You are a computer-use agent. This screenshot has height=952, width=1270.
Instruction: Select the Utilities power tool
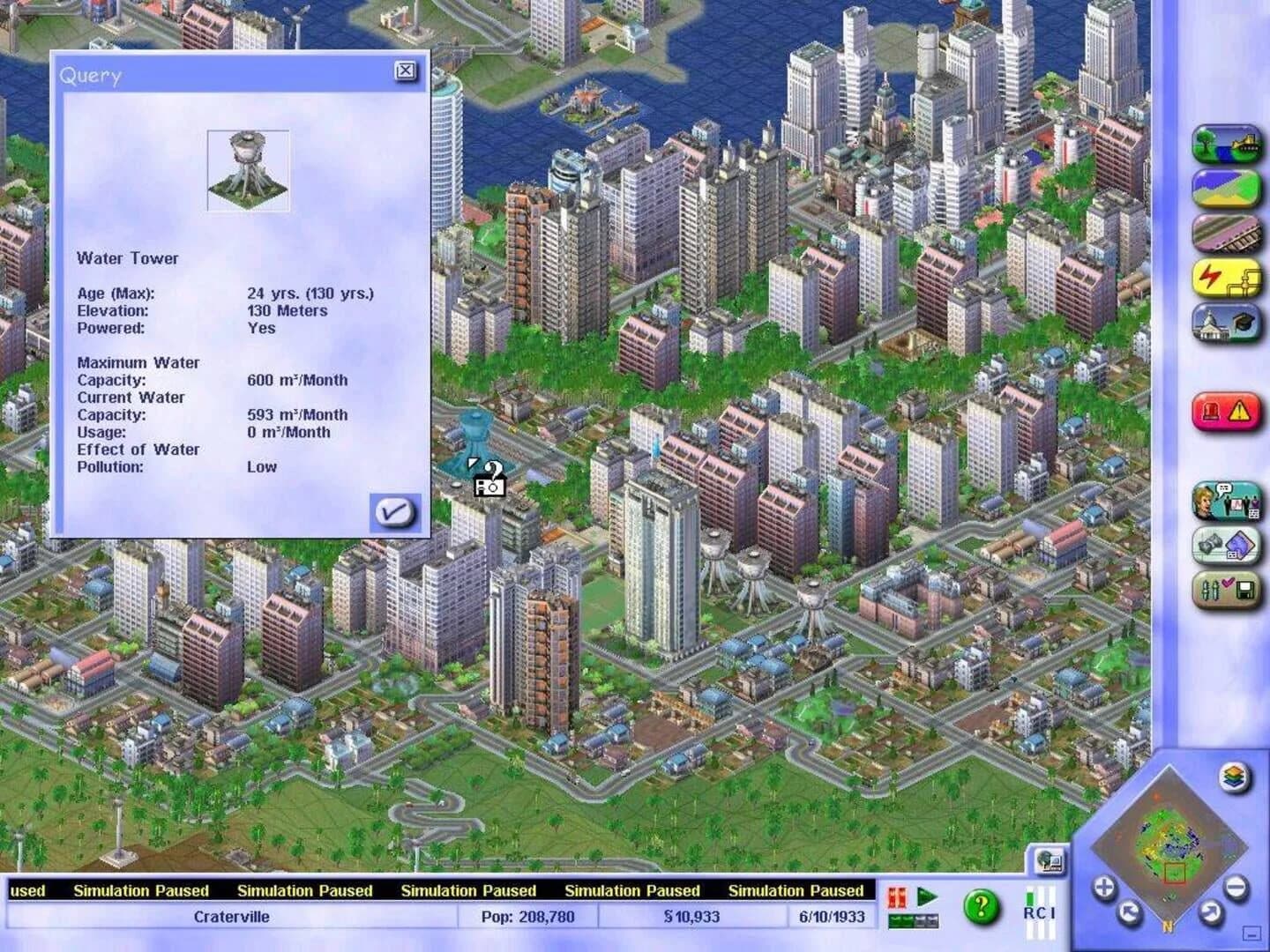pyautogui.click(x=1227, y=276)
